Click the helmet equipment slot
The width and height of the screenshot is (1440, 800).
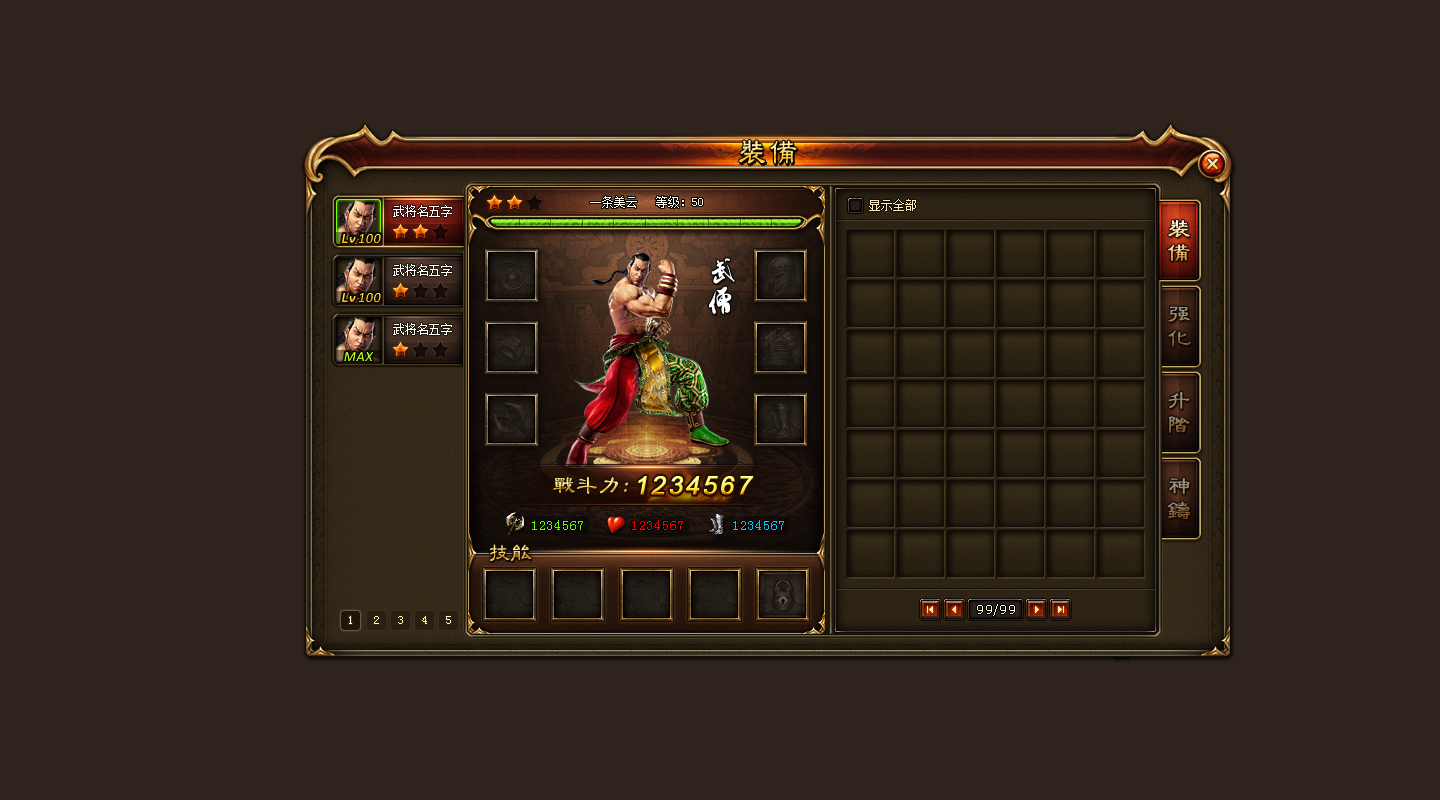tap(780, 276)
